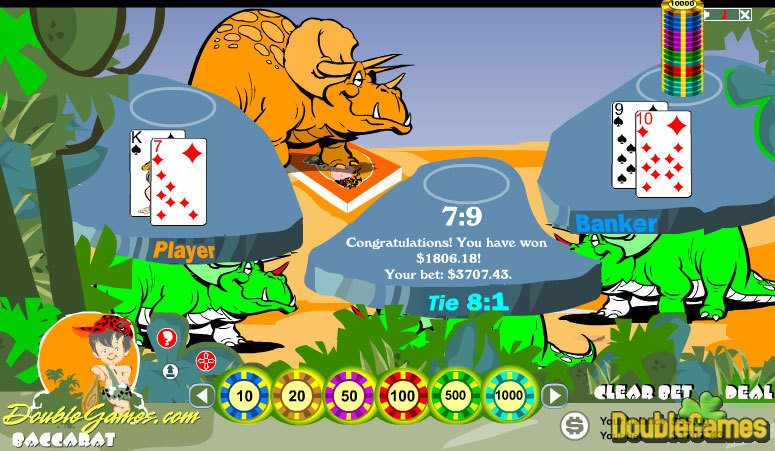Screen dimensions: 775x451
Task: Open help with the red question mark
Action: coord(166,338)
